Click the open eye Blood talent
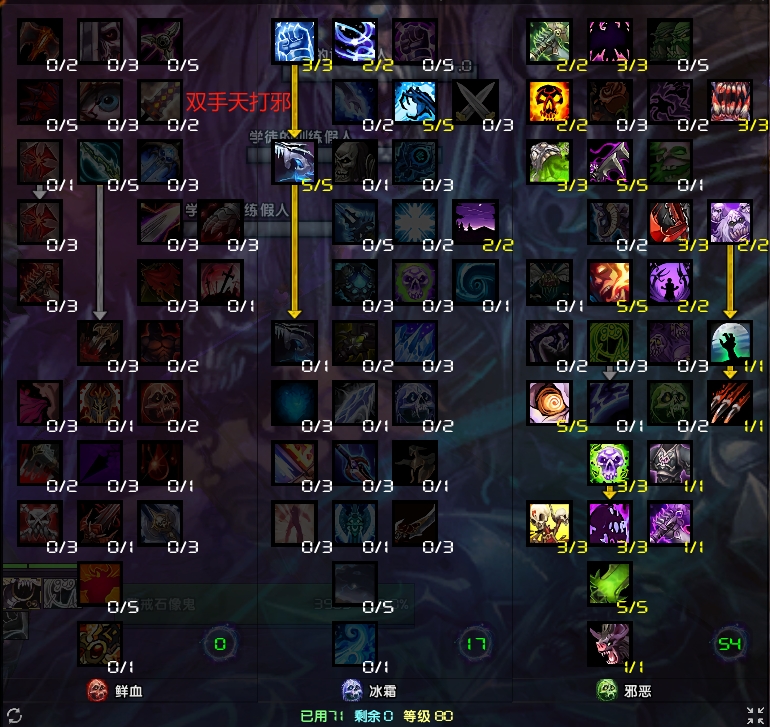Screen dimensions: 770x727 point(100,102)
